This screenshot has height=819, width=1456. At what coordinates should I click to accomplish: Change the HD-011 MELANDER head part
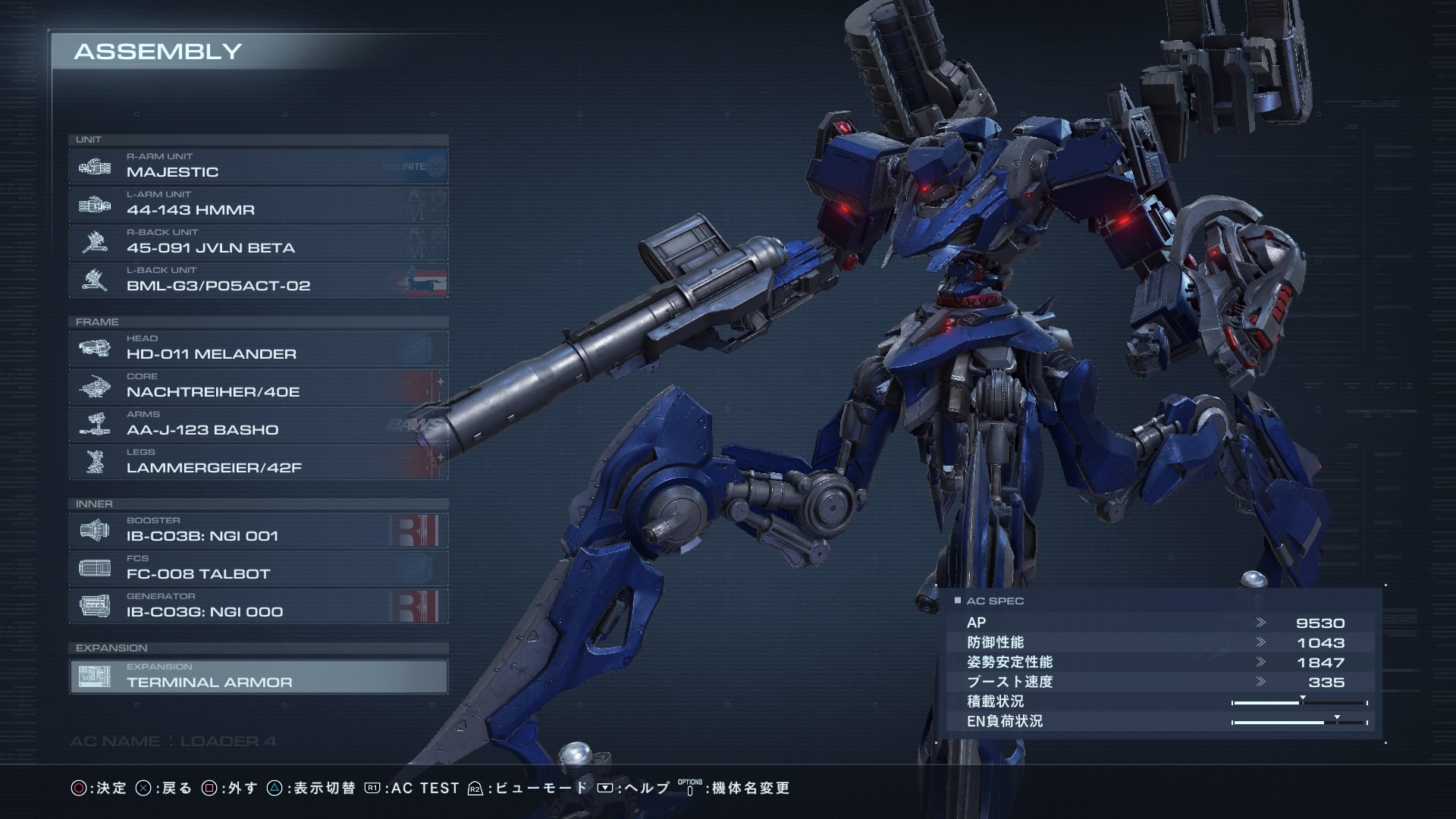[258, 348]
